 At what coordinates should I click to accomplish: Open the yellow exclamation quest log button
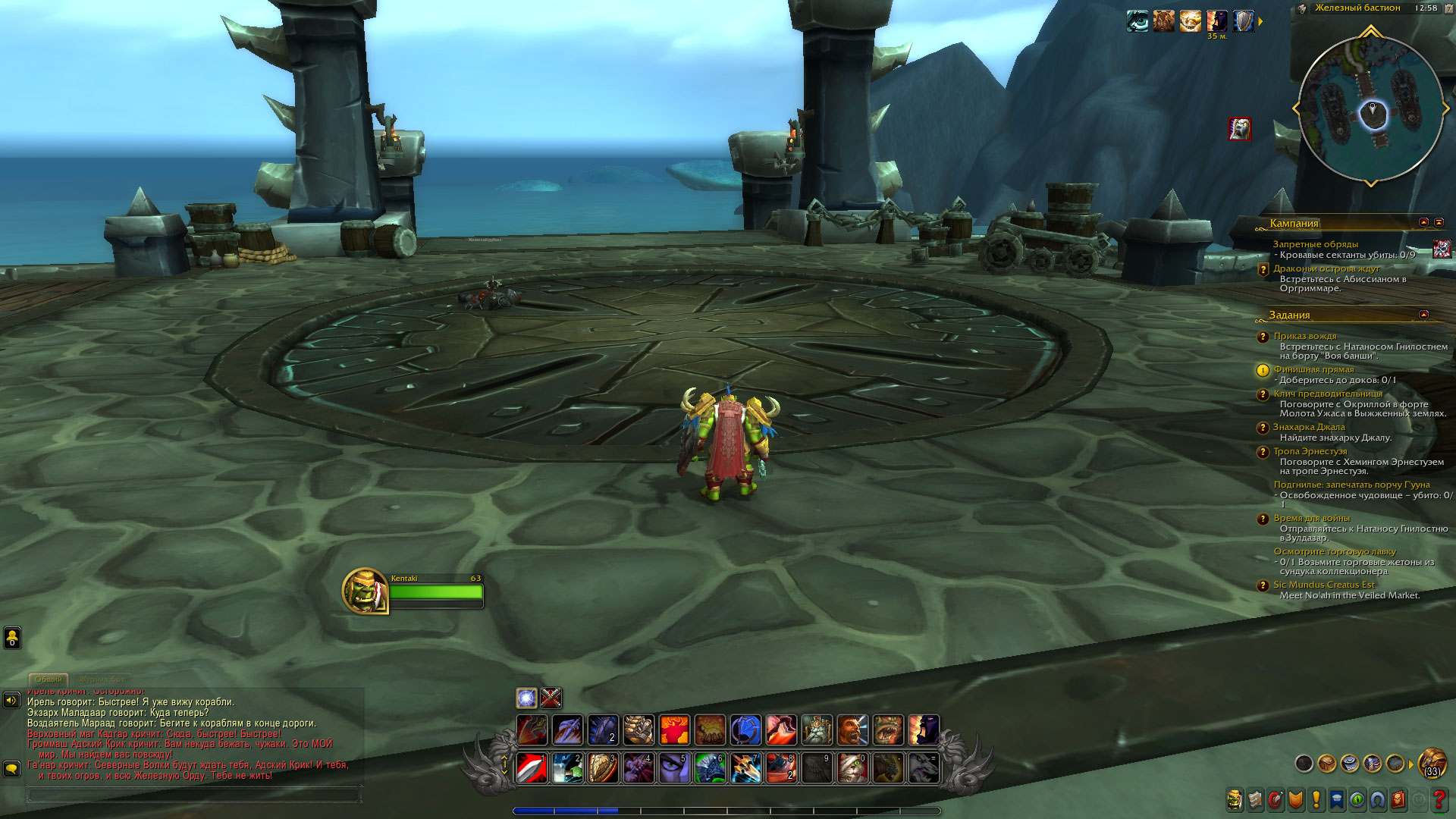[x=1316, y=799]
